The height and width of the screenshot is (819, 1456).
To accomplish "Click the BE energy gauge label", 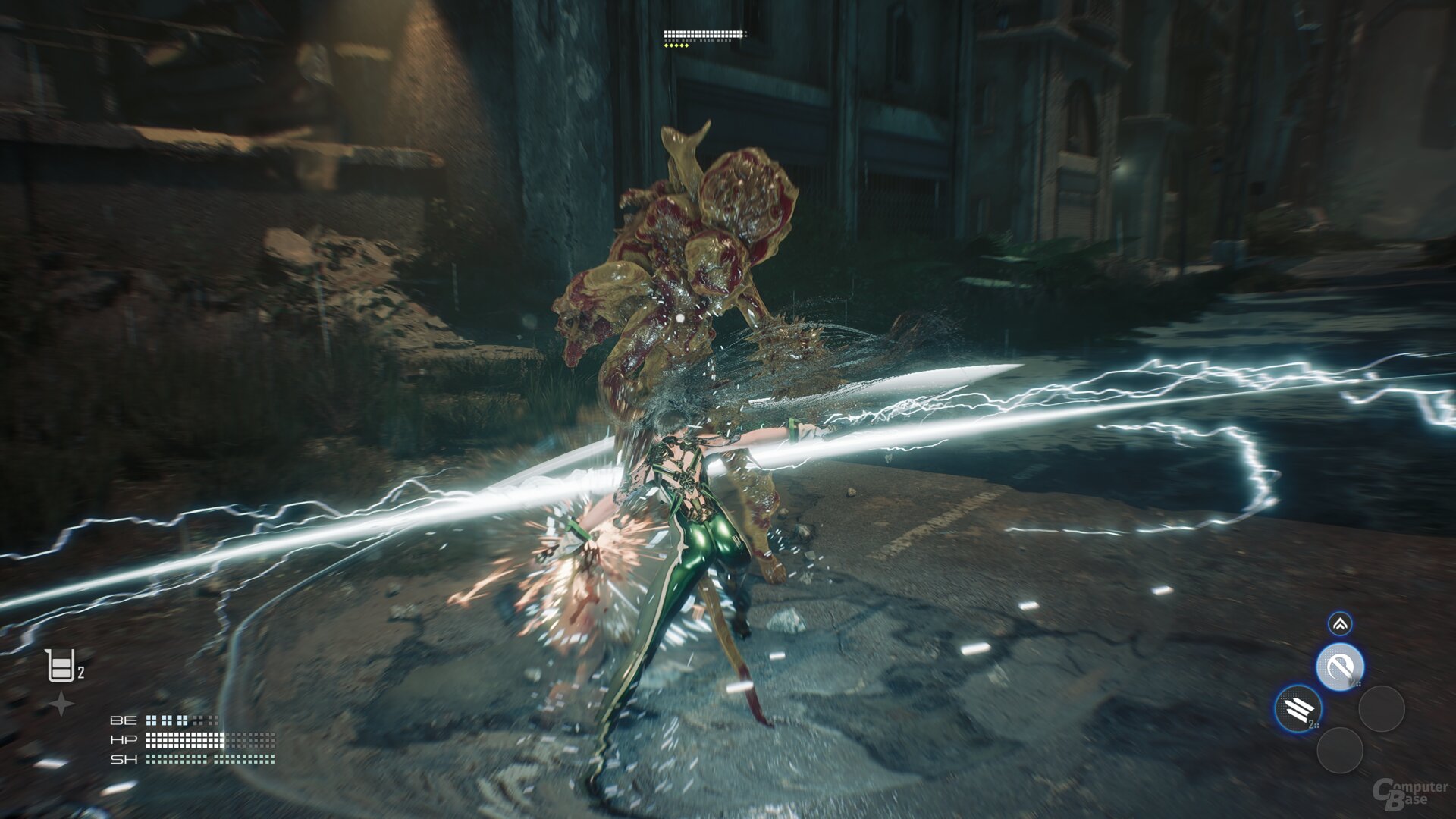I will point(124,720).
